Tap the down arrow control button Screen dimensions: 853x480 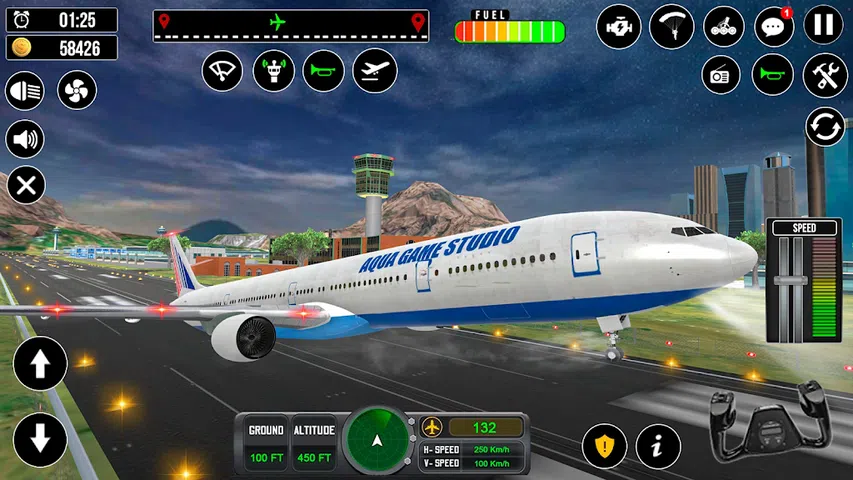click(40, 438)
